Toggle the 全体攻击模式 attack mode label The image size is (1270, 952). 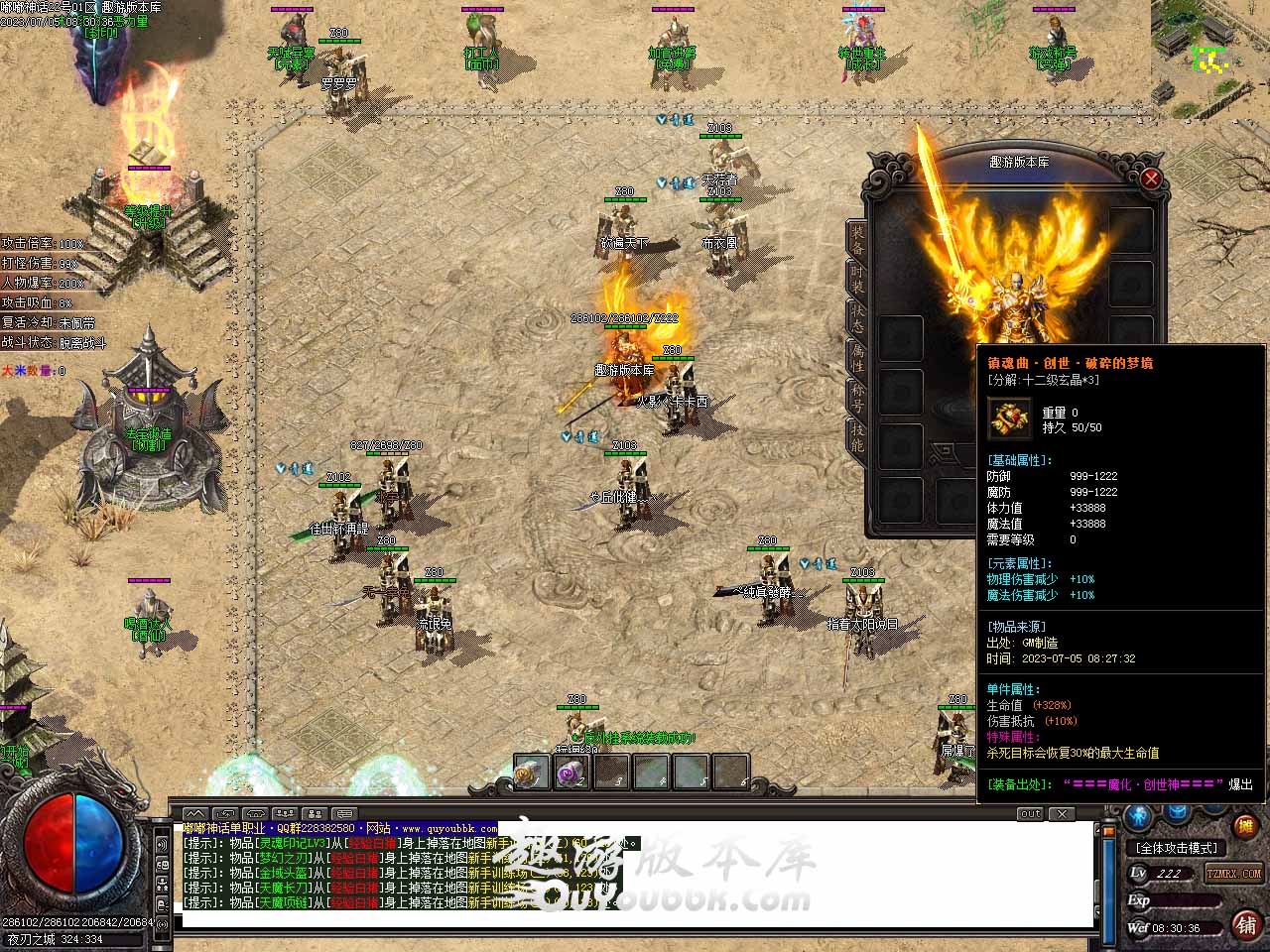pyautogui.click(x=1177, y=848)
